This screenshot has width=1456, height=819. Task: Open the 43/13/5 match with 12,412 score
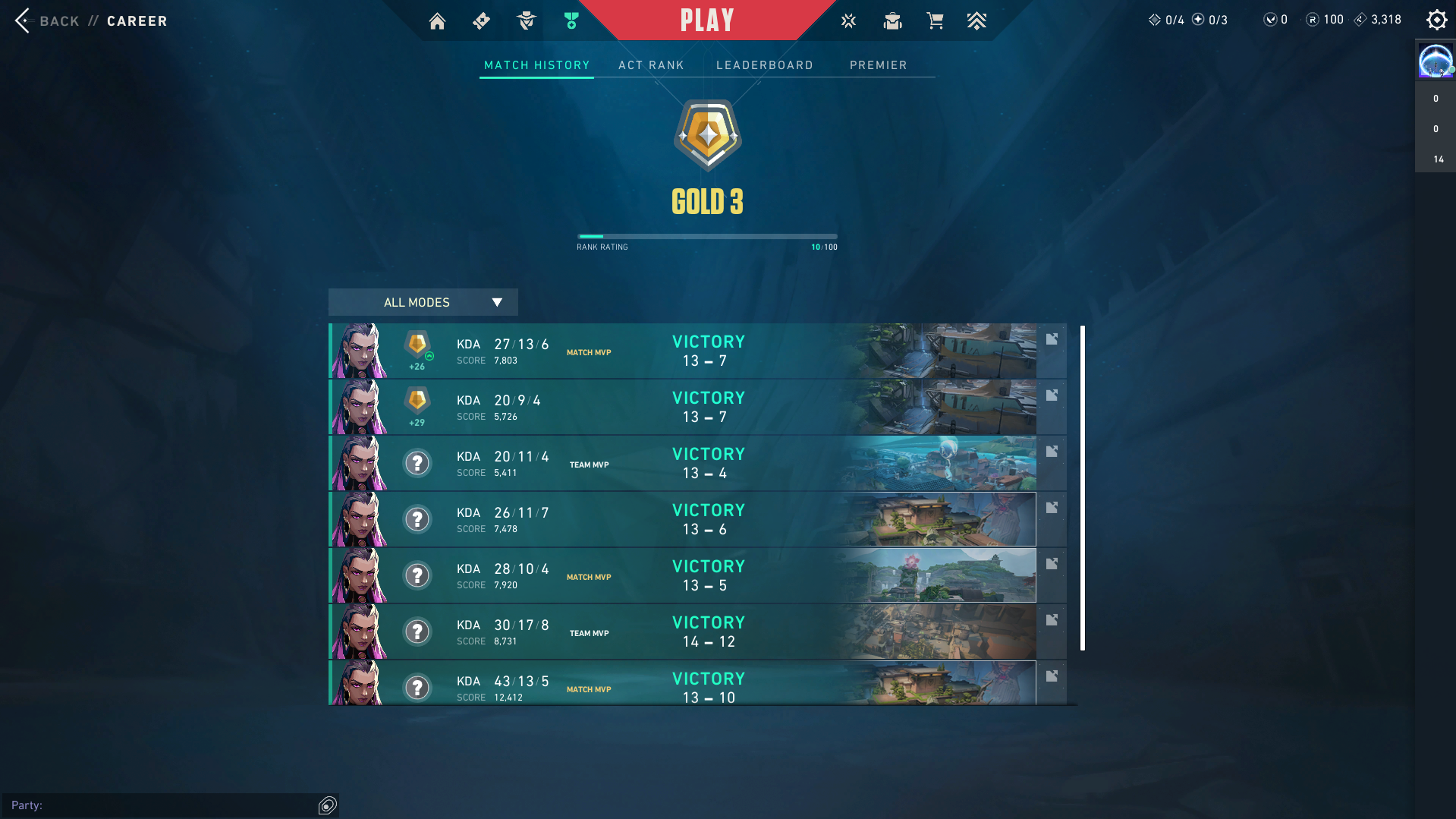(683, 685)
